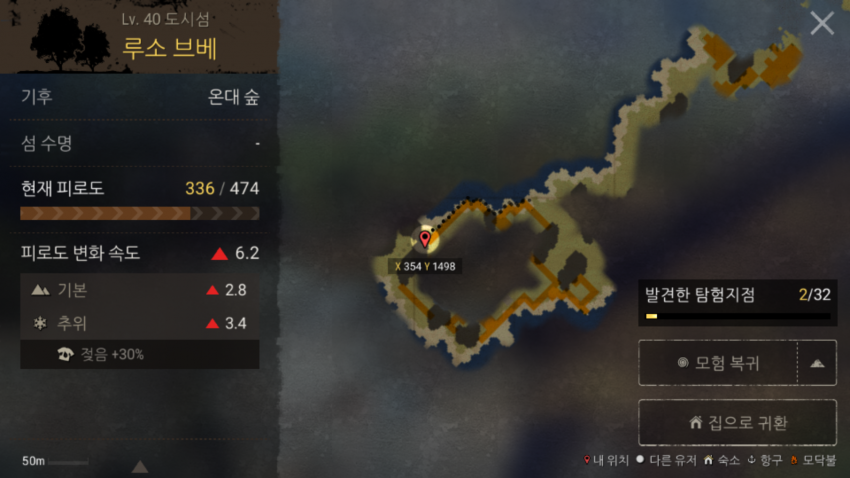Close the island map screen
Viewport: 850px width, 478px height.
tap(822, 24)
